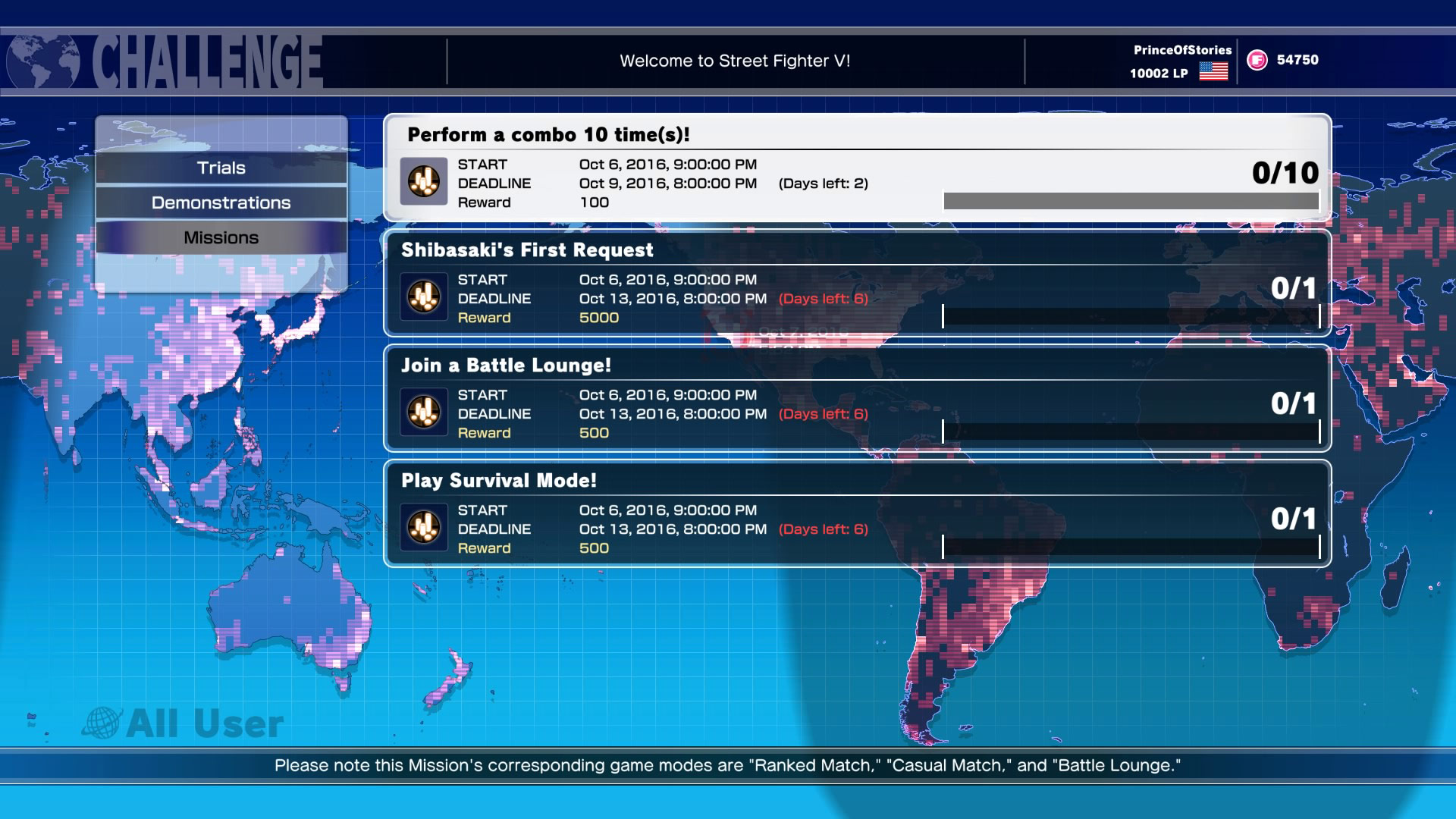Click the Fight Money currency icon
The height and width of the screenshot is (819, 1456).
[1257, 60]
